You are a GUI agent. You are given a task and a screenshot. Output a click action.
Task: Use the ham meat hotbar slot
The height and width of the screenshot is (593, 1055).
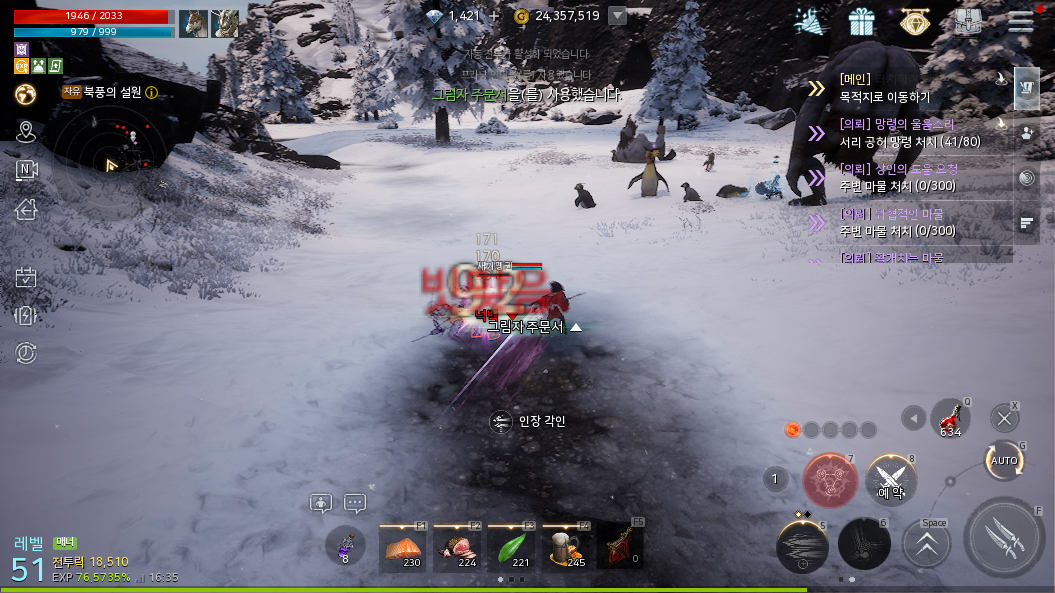(x=458, y=548)
